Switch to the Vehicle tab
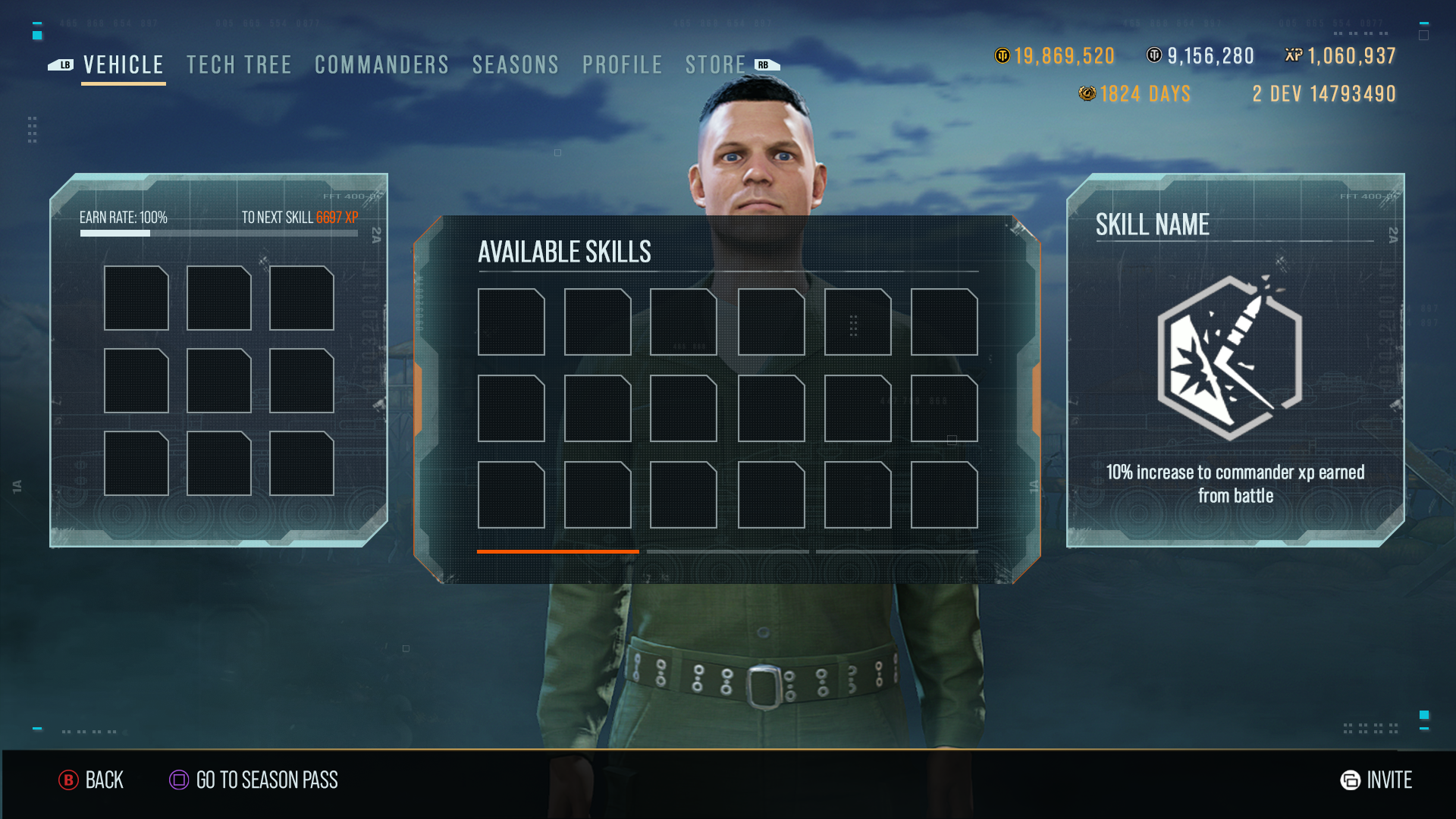 [123, 65]
